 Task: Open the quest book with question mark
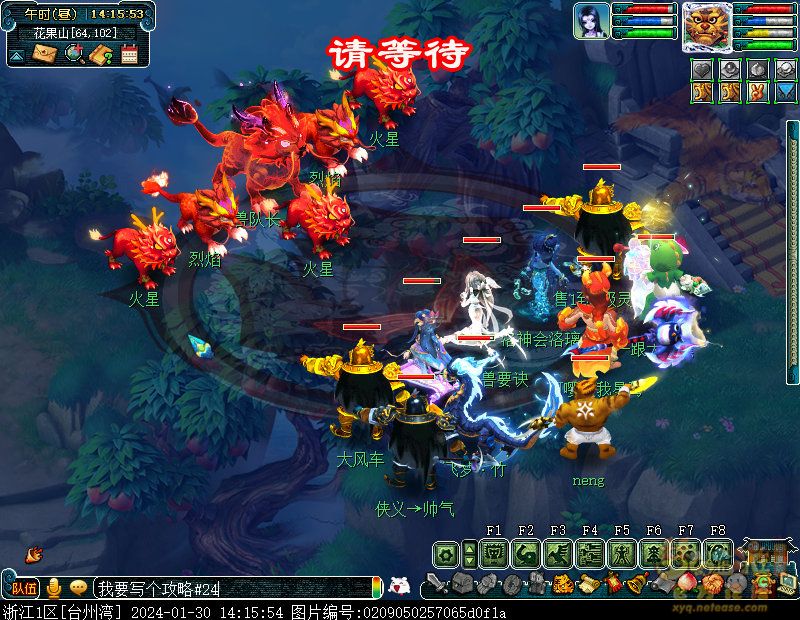point(100,54)
